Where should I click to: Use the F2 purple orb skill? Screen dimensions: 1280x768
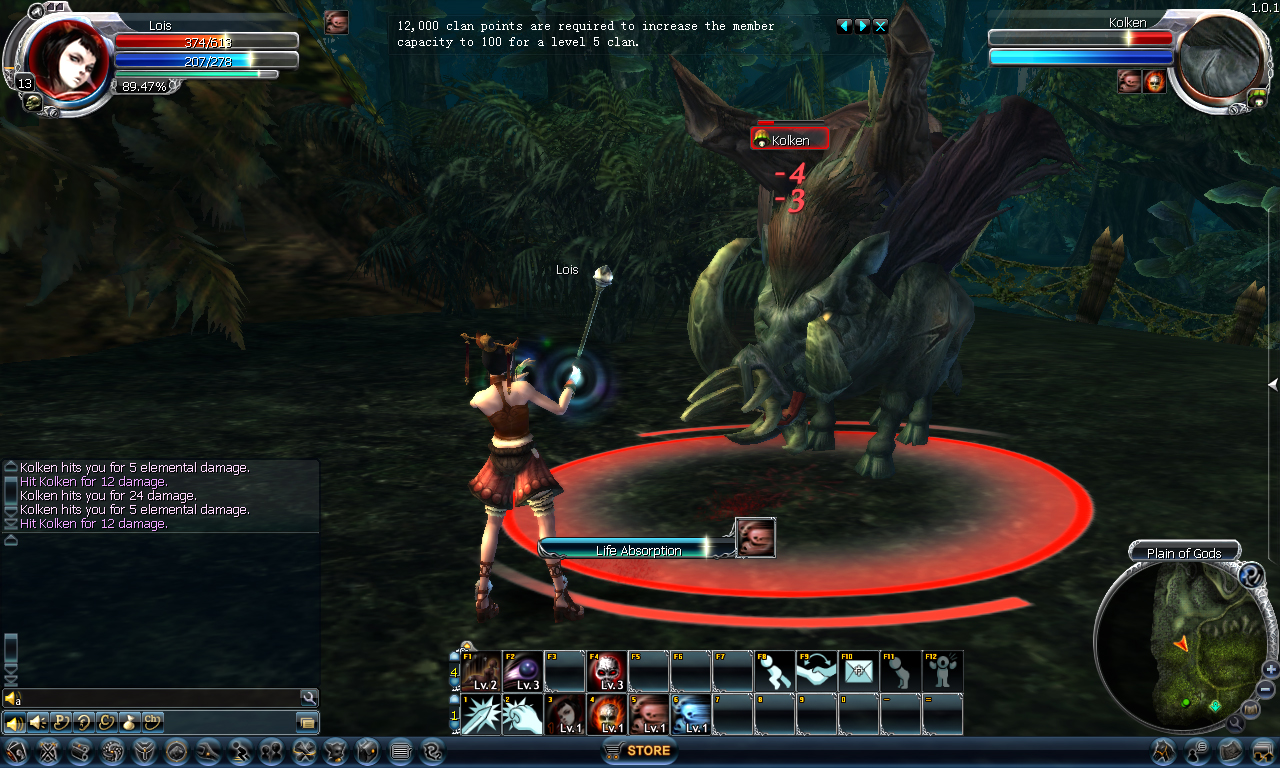[522, 671]
